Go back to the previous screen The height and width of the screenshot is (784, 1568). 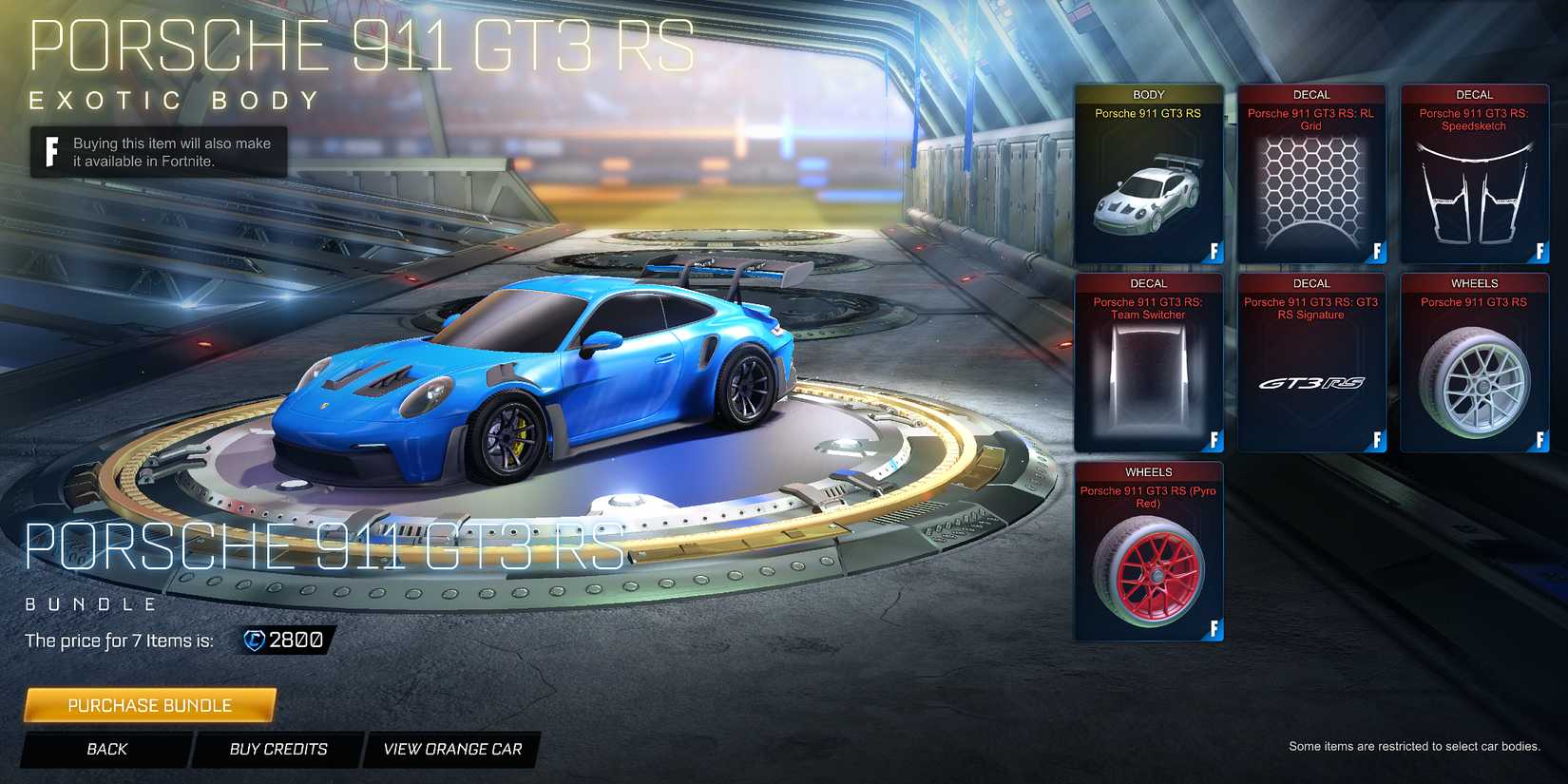tap(106, 749)
